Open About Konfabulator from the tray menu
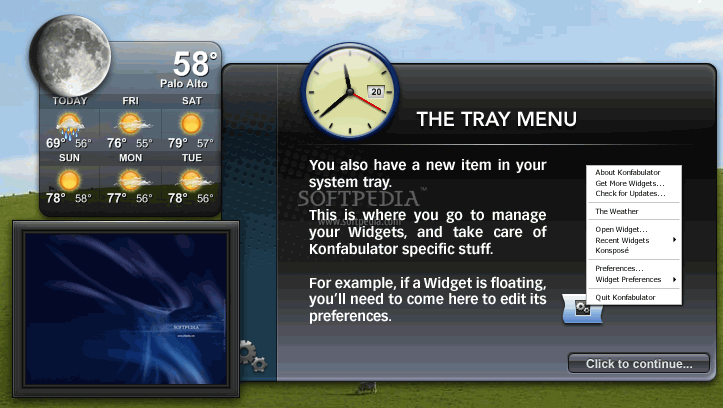 click(x=625, y=173)
